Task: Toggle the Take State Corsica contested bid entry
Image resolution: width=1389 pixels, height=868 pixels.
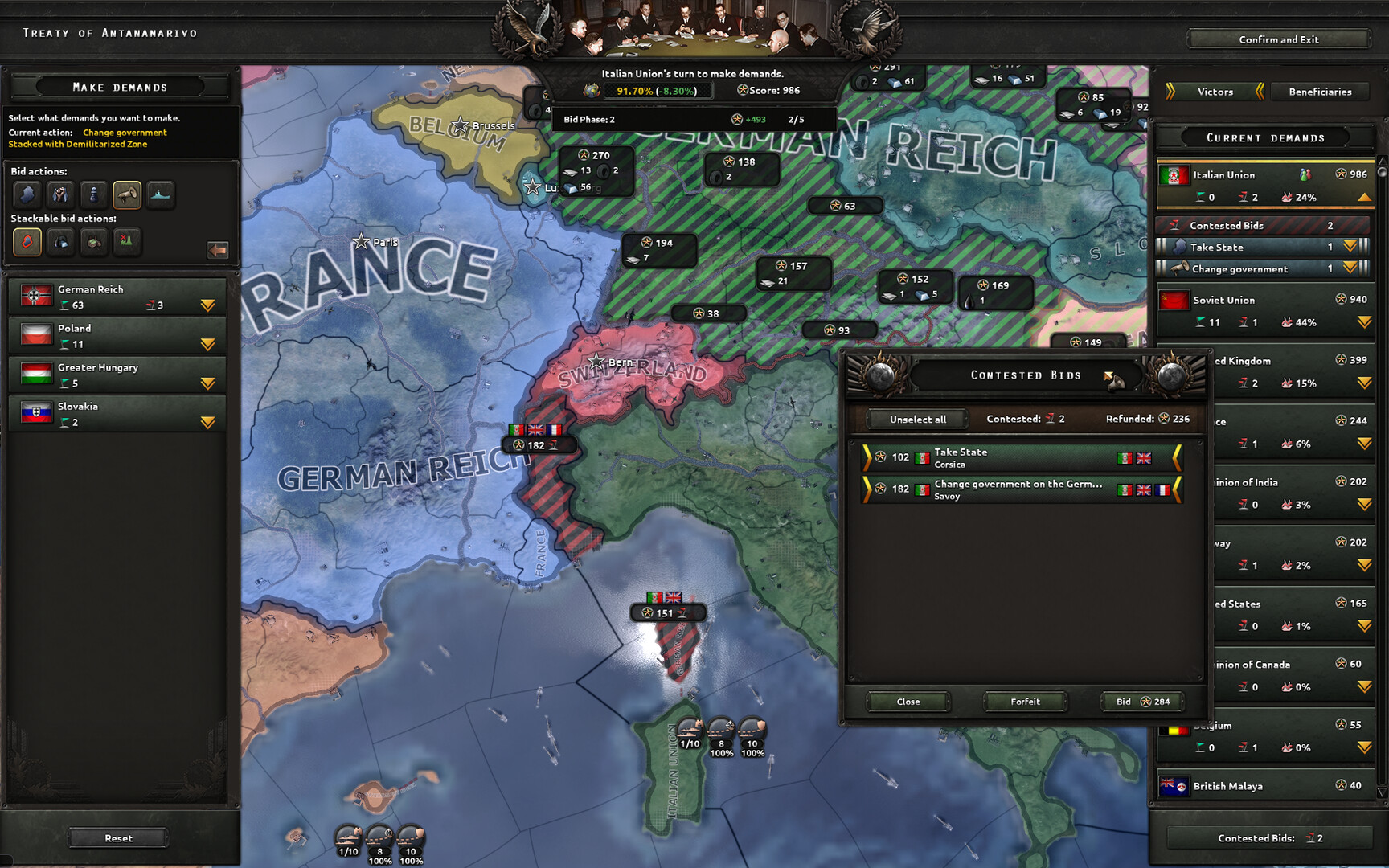Action: coord(1021,457)
